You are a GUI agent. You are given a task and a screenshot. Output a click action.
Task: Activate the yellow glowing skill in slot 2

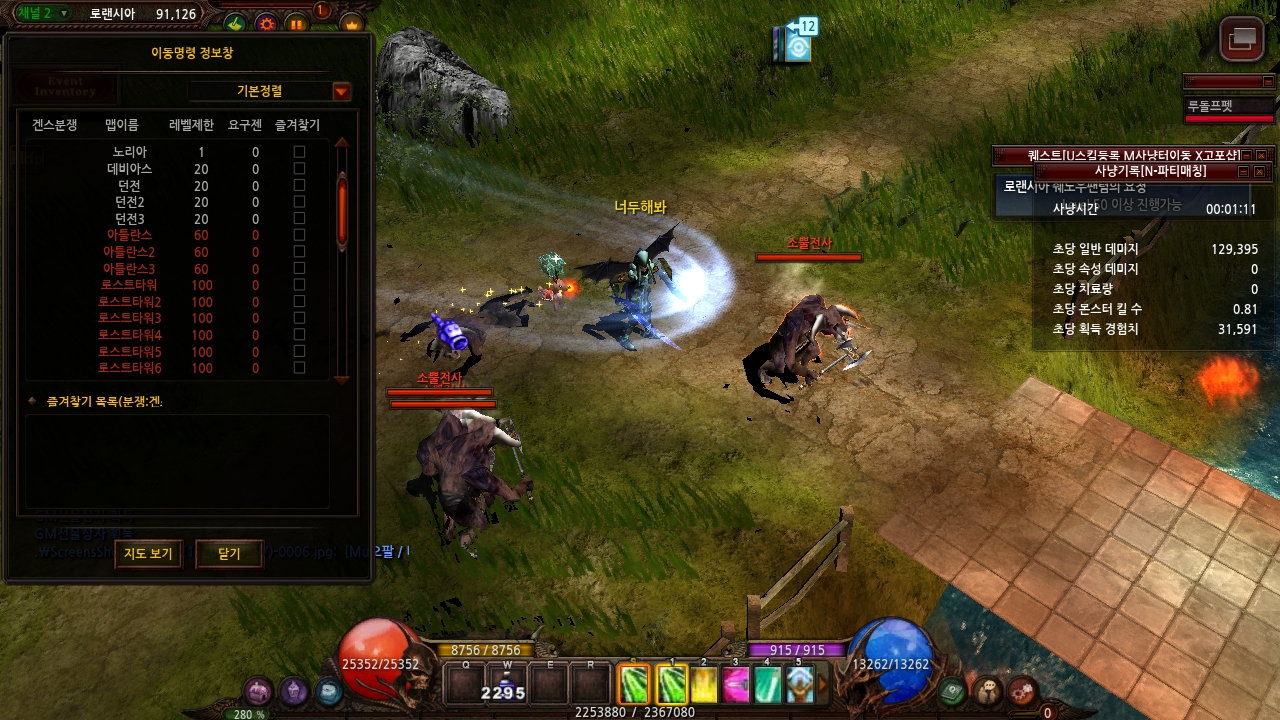click(x=704, y=685)
